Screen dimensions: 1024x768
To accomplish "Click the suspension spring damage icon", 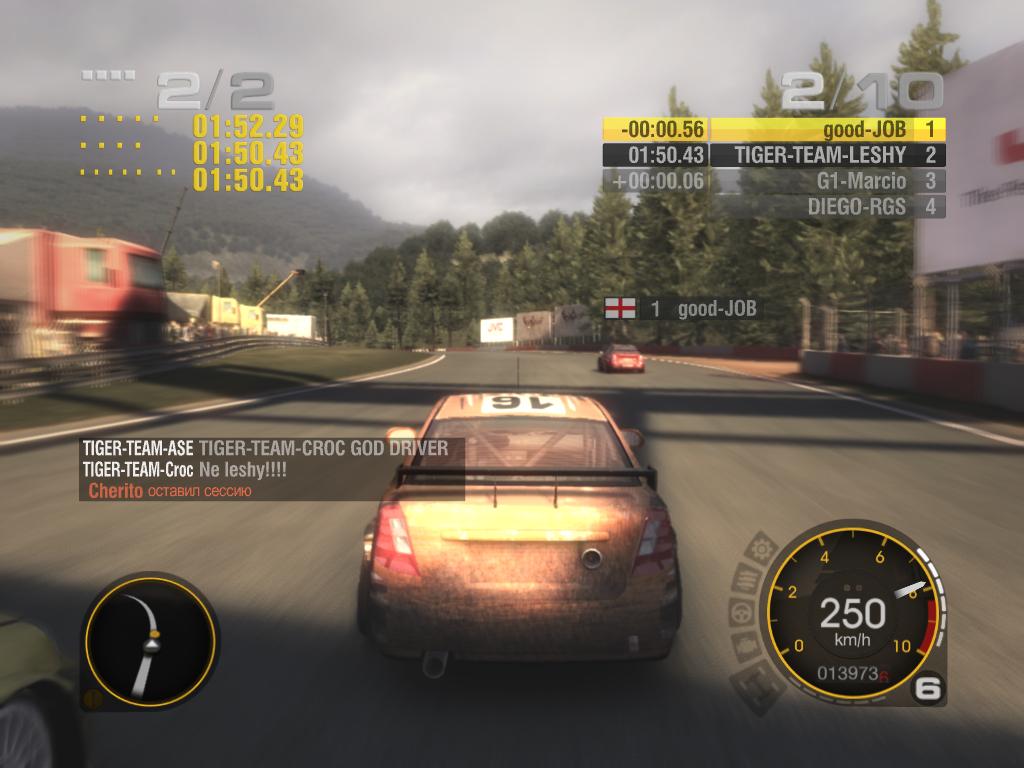I will tap(746, 578).
